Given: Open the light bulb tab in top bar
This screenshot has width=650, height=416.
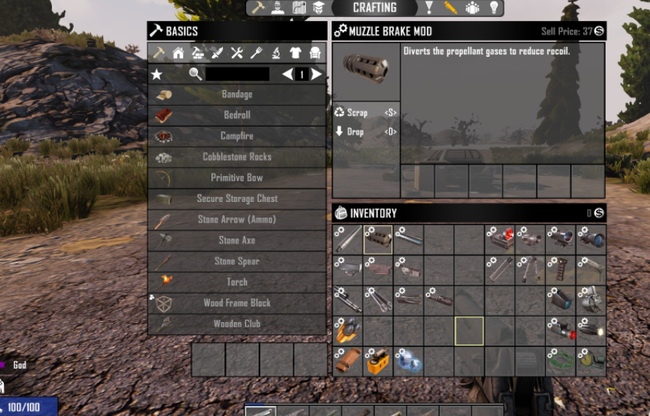Looking at the screenshot, I should point(493,8).
